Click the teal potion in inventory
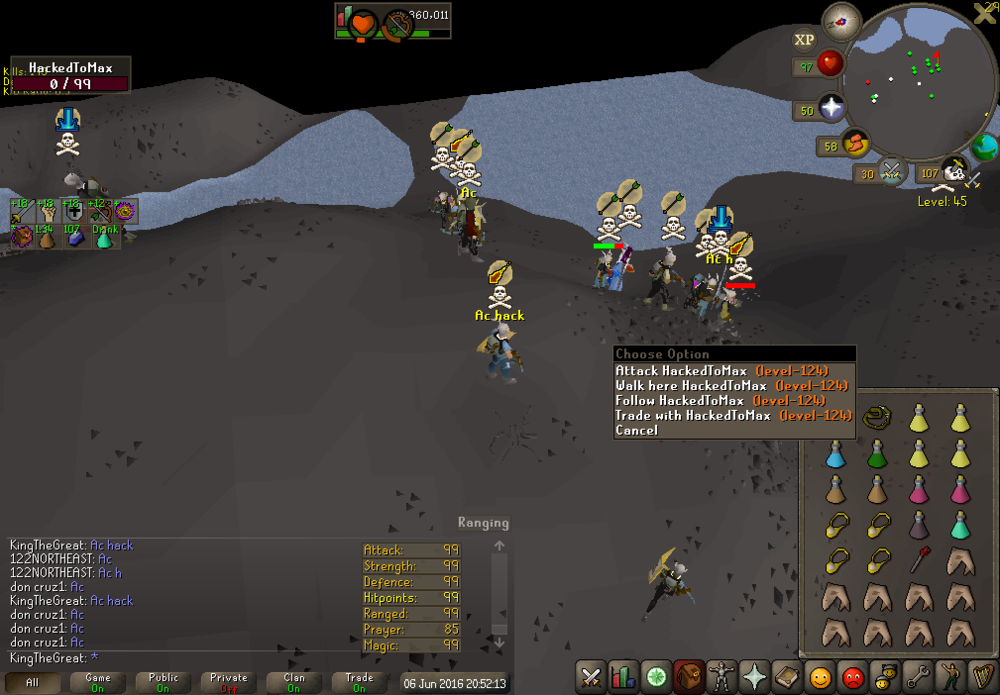Image resolution: width=1000 pixels, height=695 pixels. coord(960,524)
